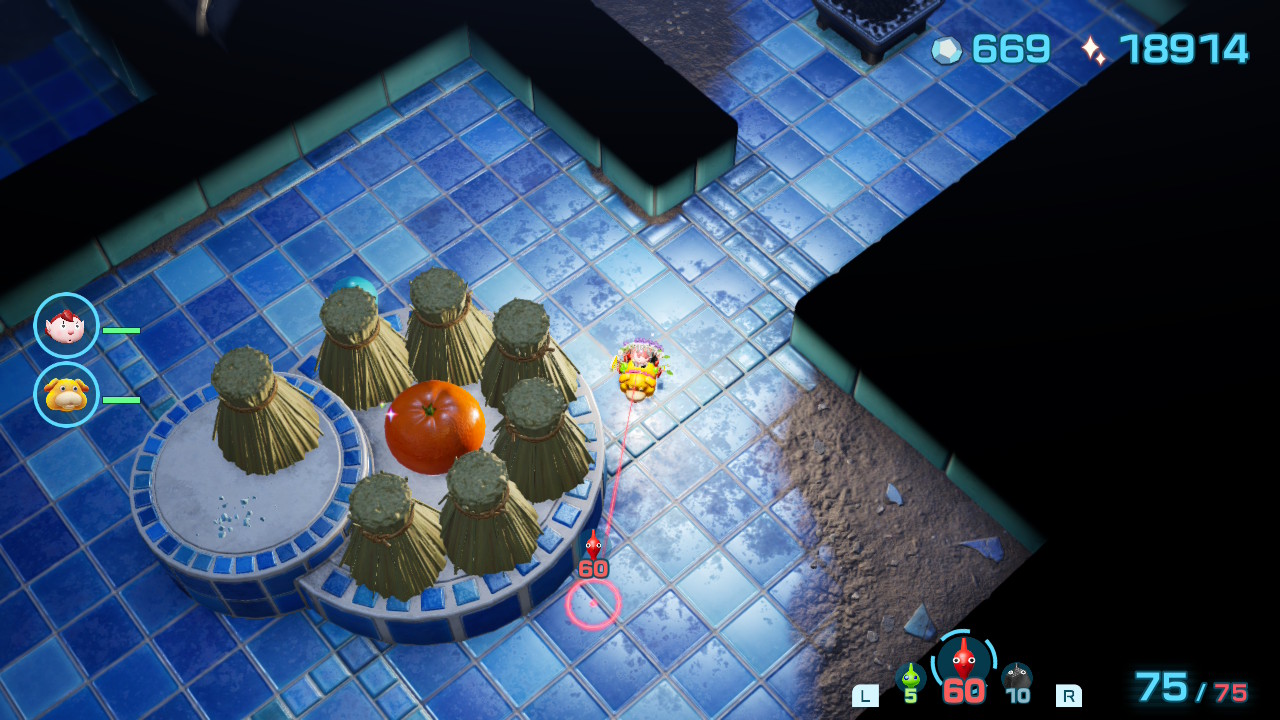Select the Oatchi dog portrait
The image size is (1280, 720).
click(x=66, y=394)
